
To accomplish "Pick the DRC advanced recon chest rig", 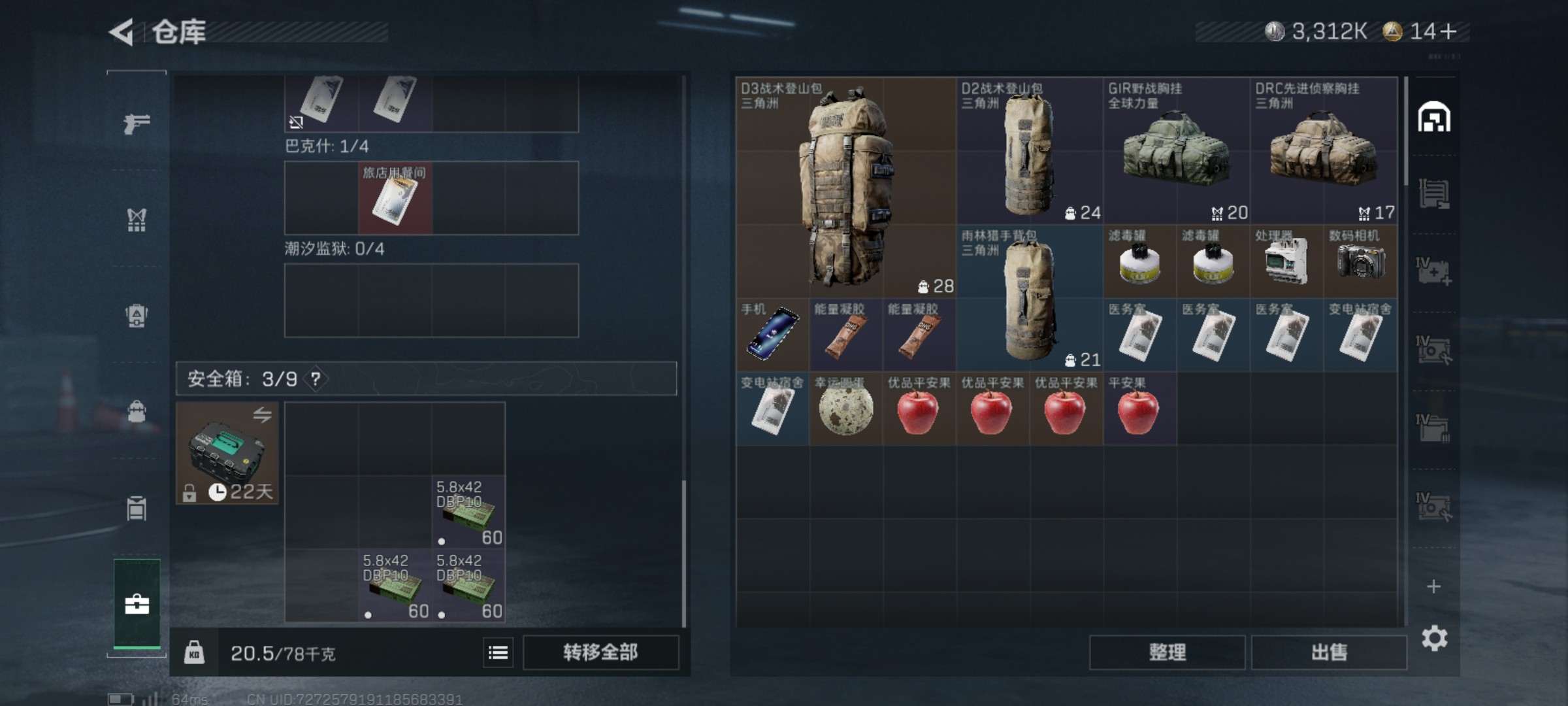I will 1324,150.
